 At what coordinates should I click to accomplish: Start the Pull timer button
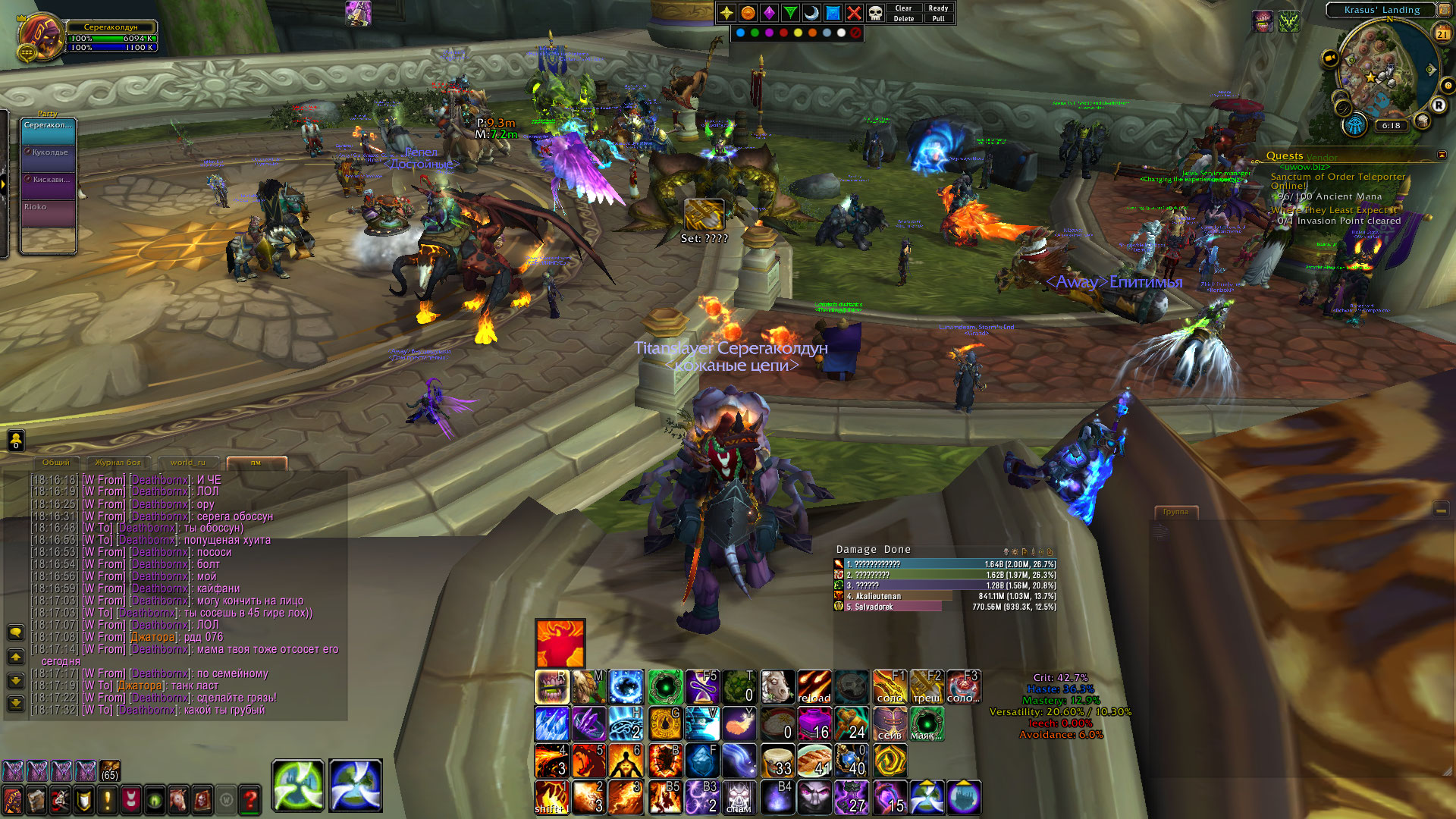[x=938, y=19]
